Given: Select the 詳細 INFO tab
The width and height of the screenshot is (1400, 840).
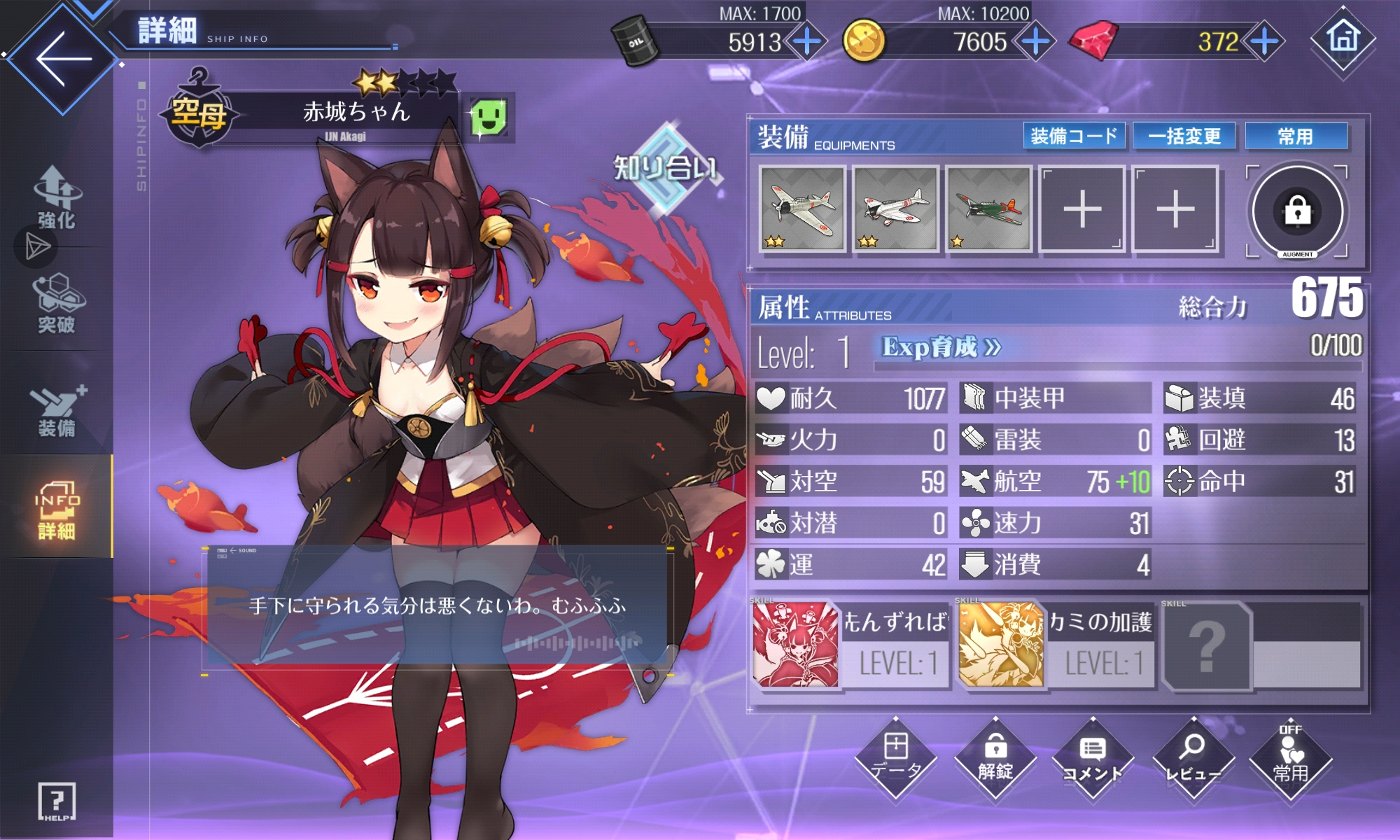Looking at the screenshot, I should coord(56,510).
